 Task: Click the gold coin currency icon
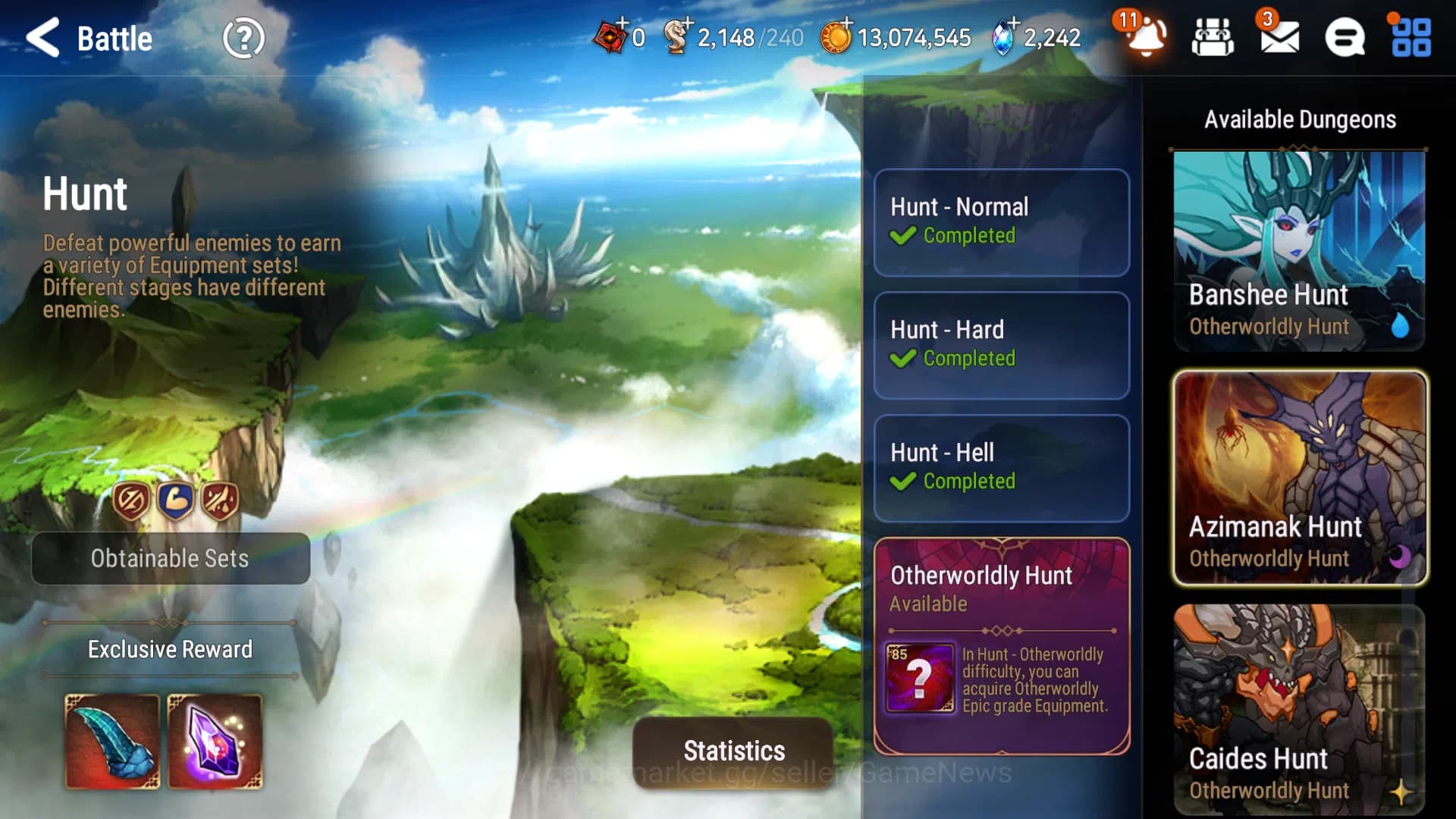point(837,36)
